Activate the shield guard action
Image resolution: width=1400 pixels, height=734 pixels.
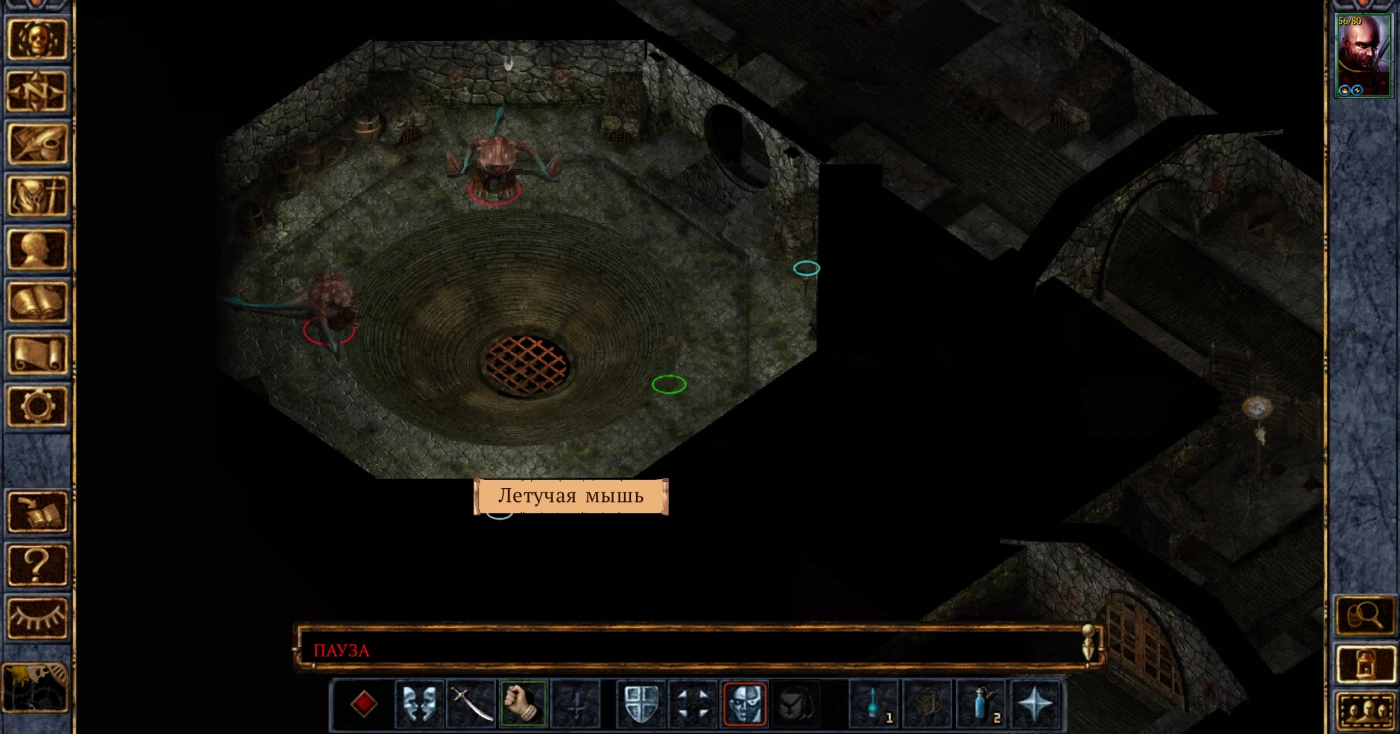tap(640, 704)
